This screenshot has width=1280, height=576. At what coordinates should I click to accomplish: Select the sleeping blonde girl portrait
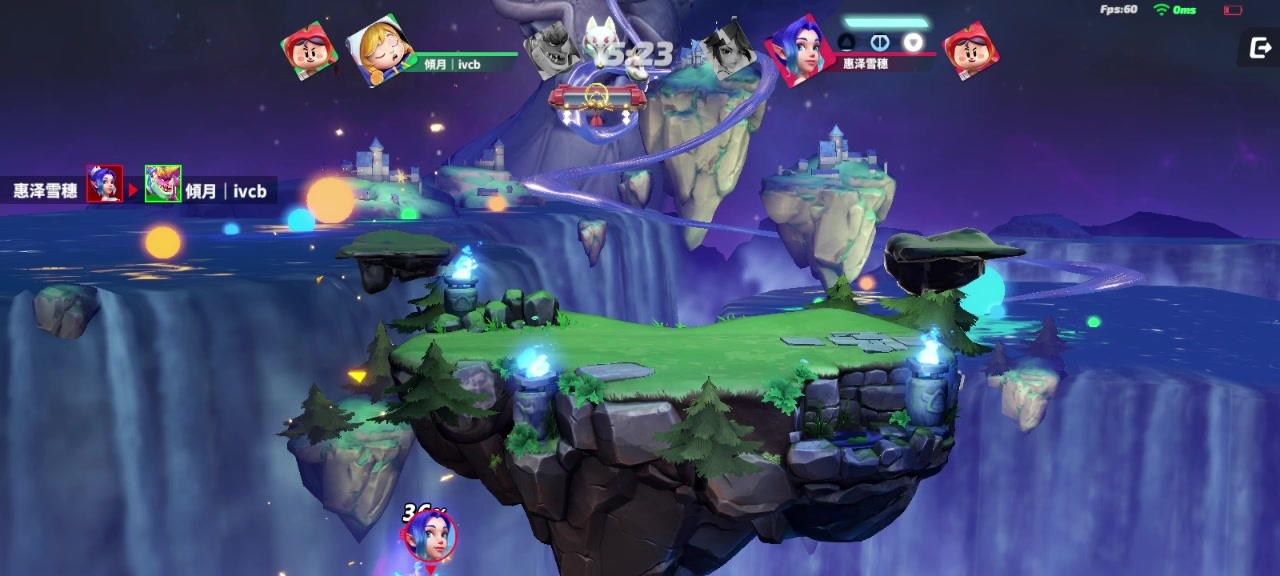coord(379,49)
